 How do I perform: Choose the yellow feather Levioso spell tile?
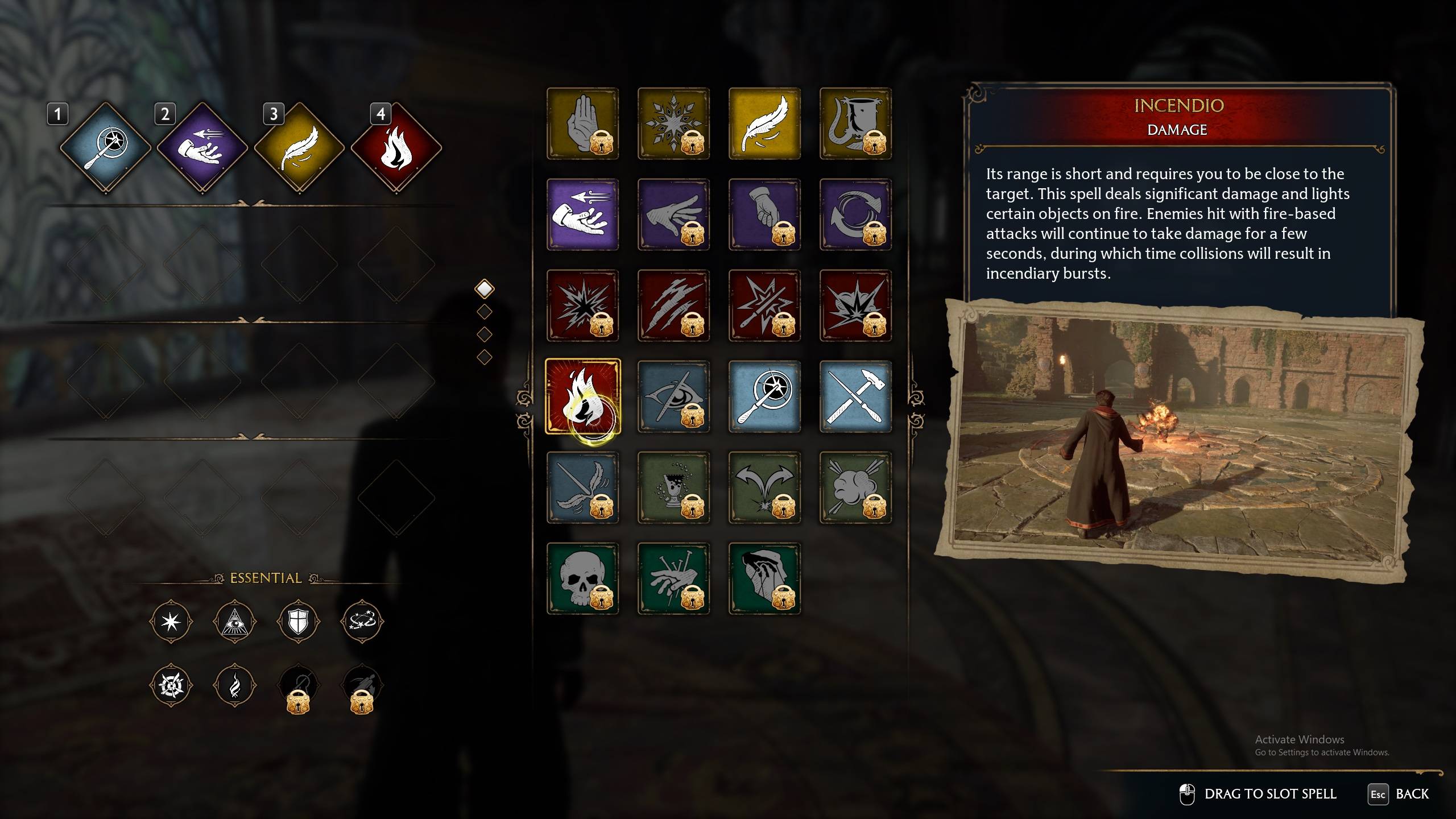point(764,123)
